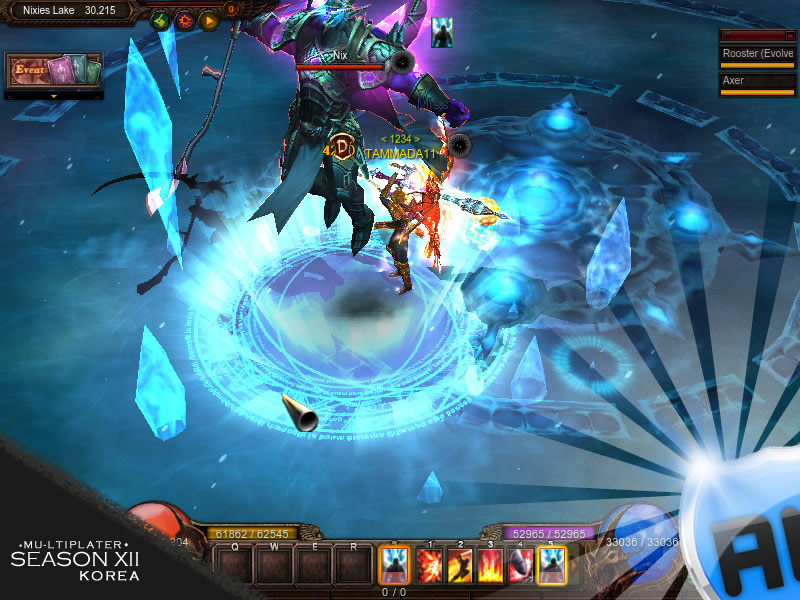
Task: Use the fiery explosion skill in slot 1
Action: (x=429, y=566)
